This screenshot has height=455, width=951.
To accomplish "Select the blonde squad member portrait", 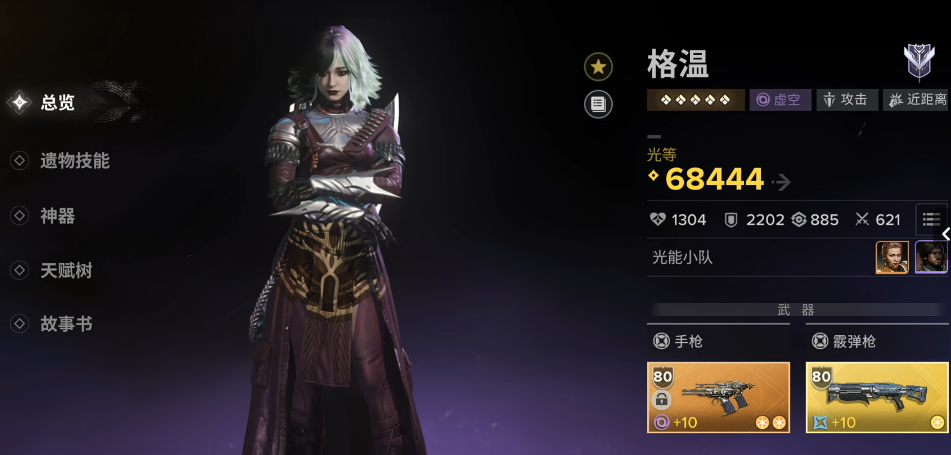I will pos(892,258).
